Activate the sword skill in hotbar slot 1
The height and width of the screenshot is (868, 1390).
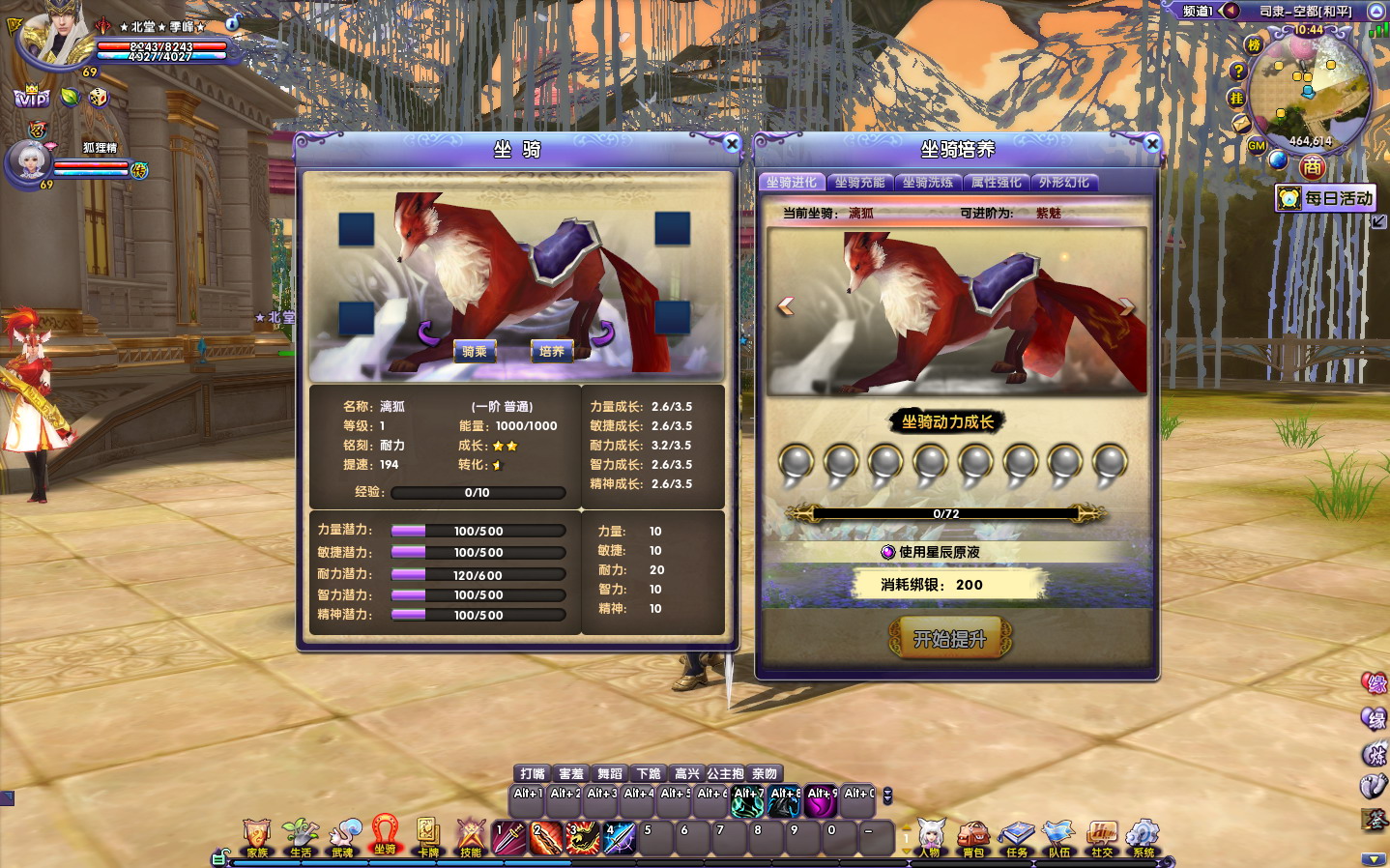coord(508,838)
